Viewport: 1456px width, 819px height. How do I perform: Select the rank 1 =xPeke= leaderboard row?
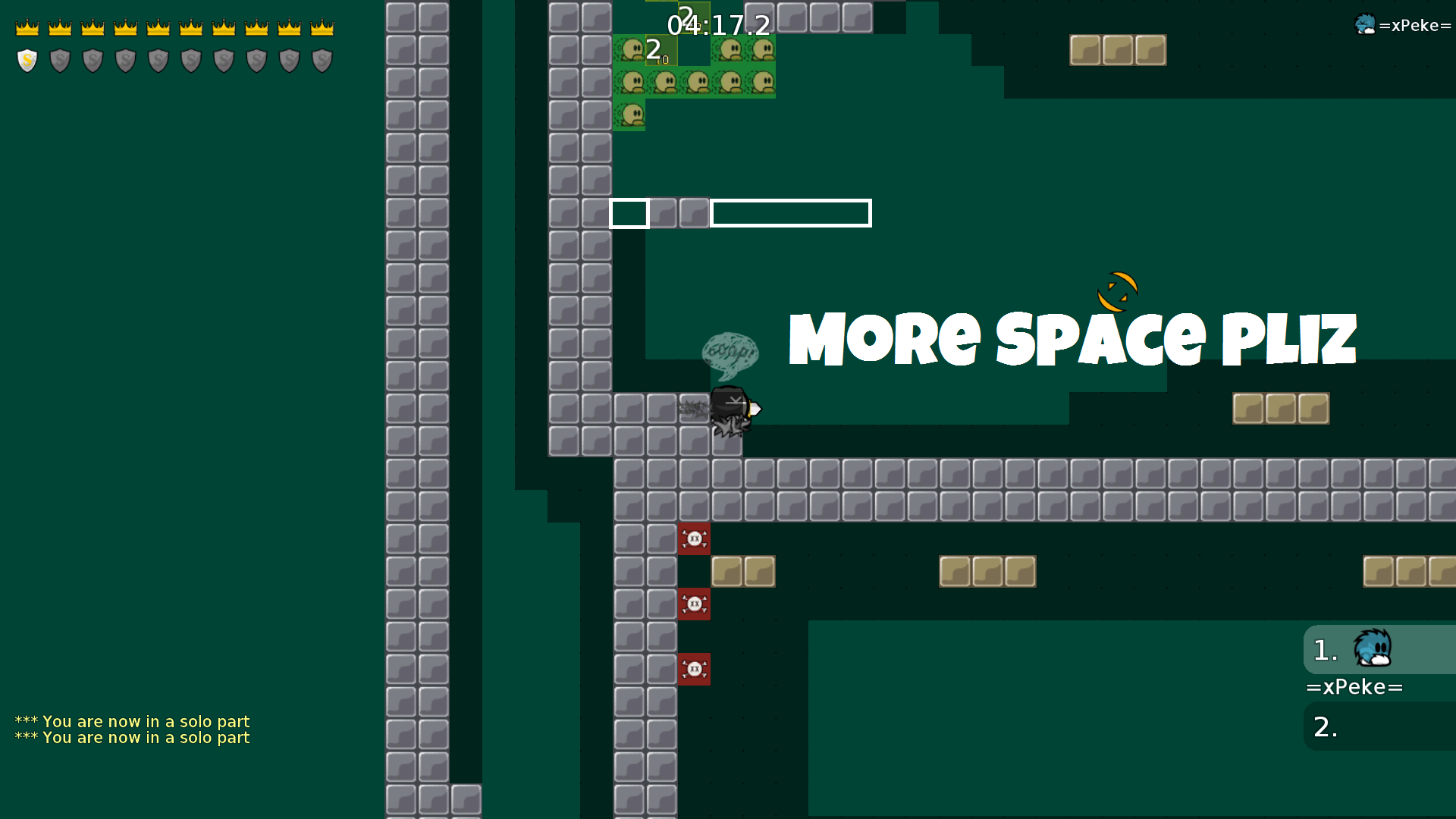1379,650
